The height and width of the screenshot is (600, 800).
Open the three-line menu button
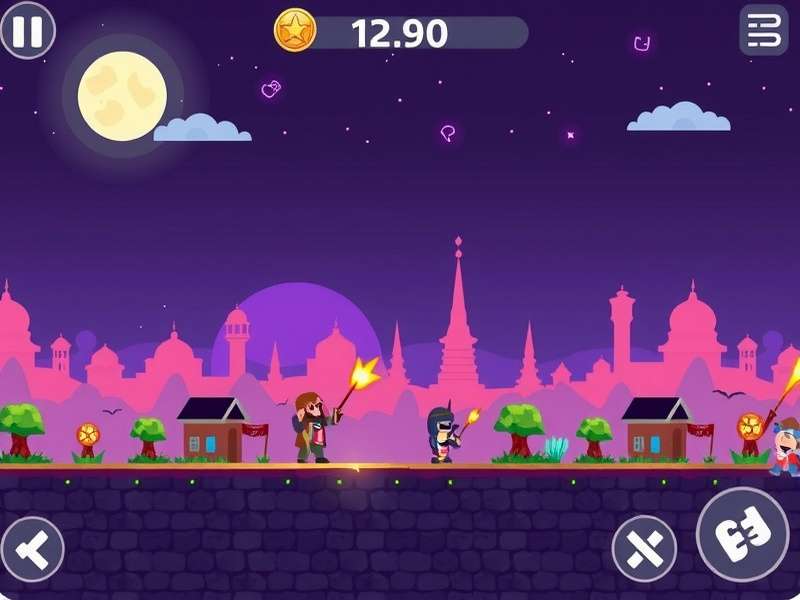(763, 30)
